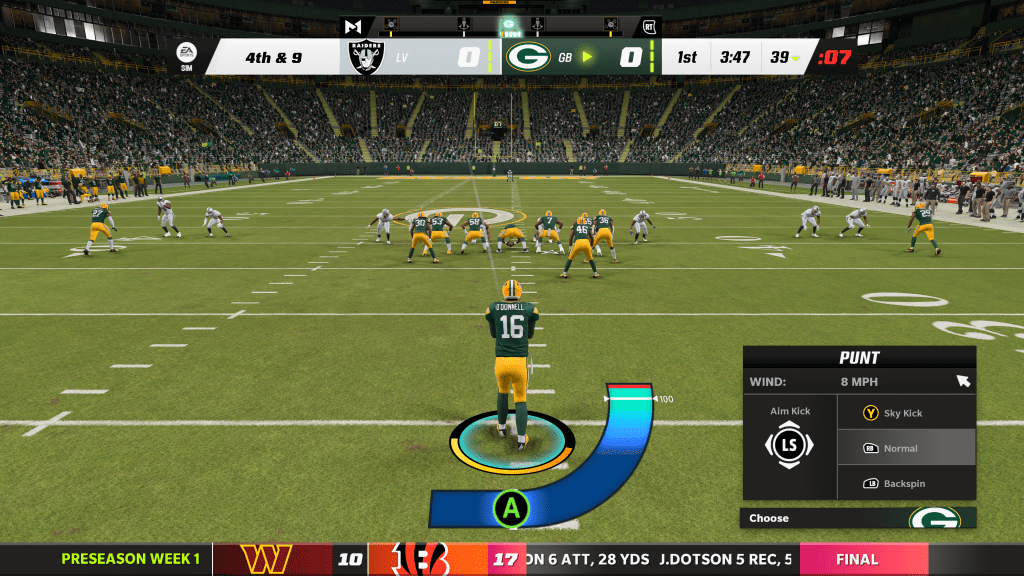
Task: Pick the Backspin punt option
Action: [x=905, y=483]
